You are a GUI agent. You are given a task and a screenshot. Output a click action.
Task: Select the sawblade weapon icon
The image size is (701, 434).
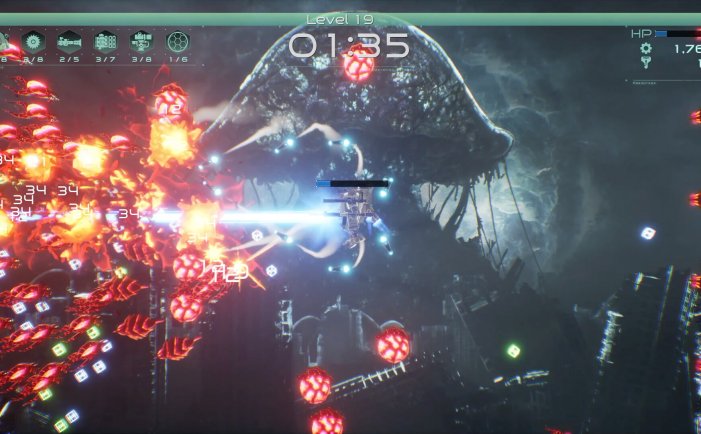(x=34, y=41)
